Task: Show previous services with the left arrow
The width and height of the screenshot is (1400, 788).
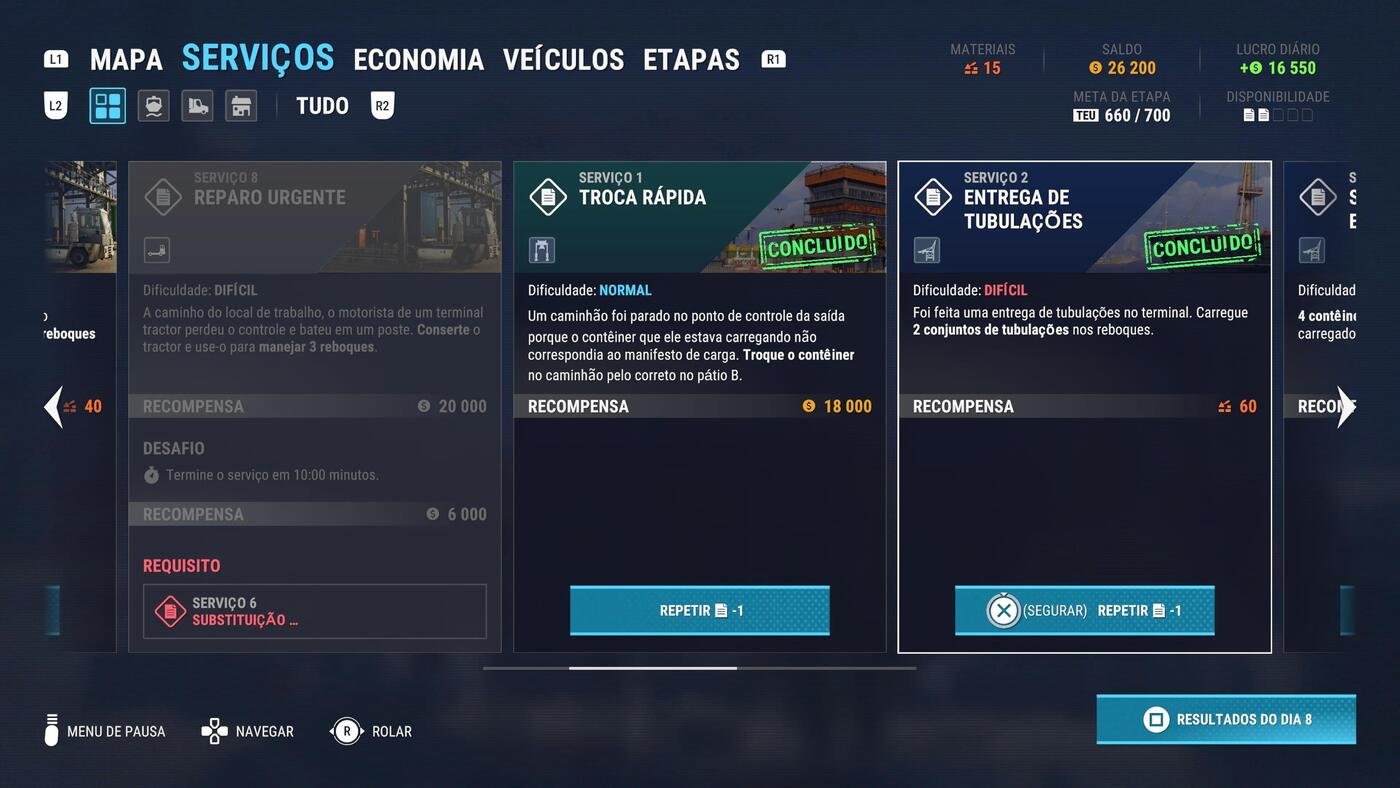Action: (54, 406)
